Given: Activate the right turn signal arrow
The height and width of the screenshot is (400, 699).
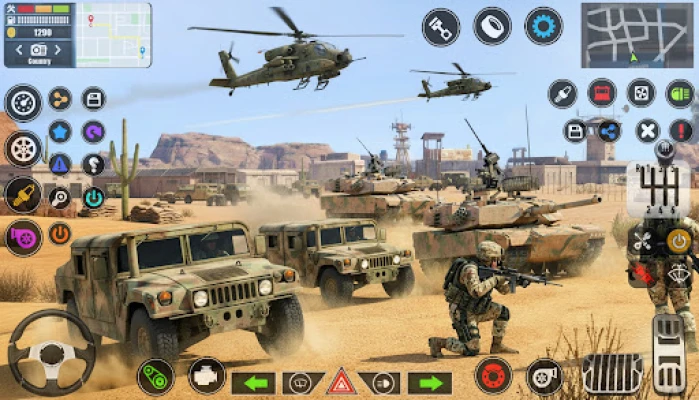Looking at the screenshot, I should [430, 383].
